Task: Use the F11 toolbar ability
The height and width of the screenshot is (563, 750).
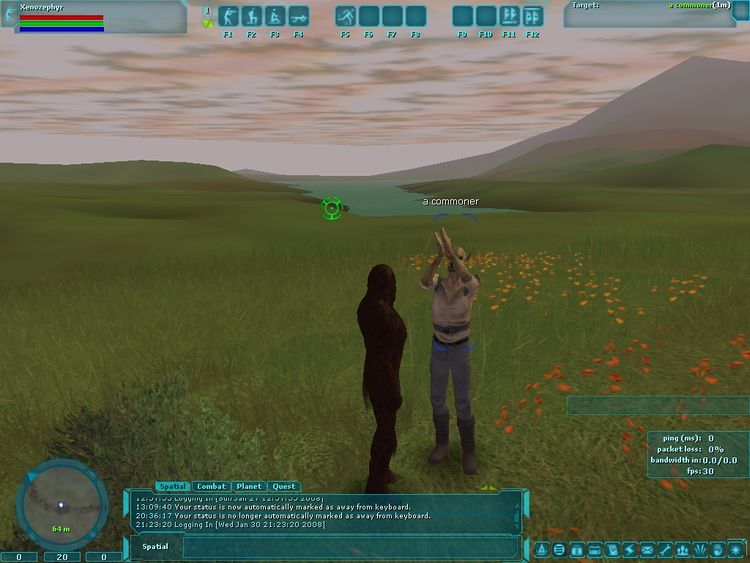Action: click(509, 16)
